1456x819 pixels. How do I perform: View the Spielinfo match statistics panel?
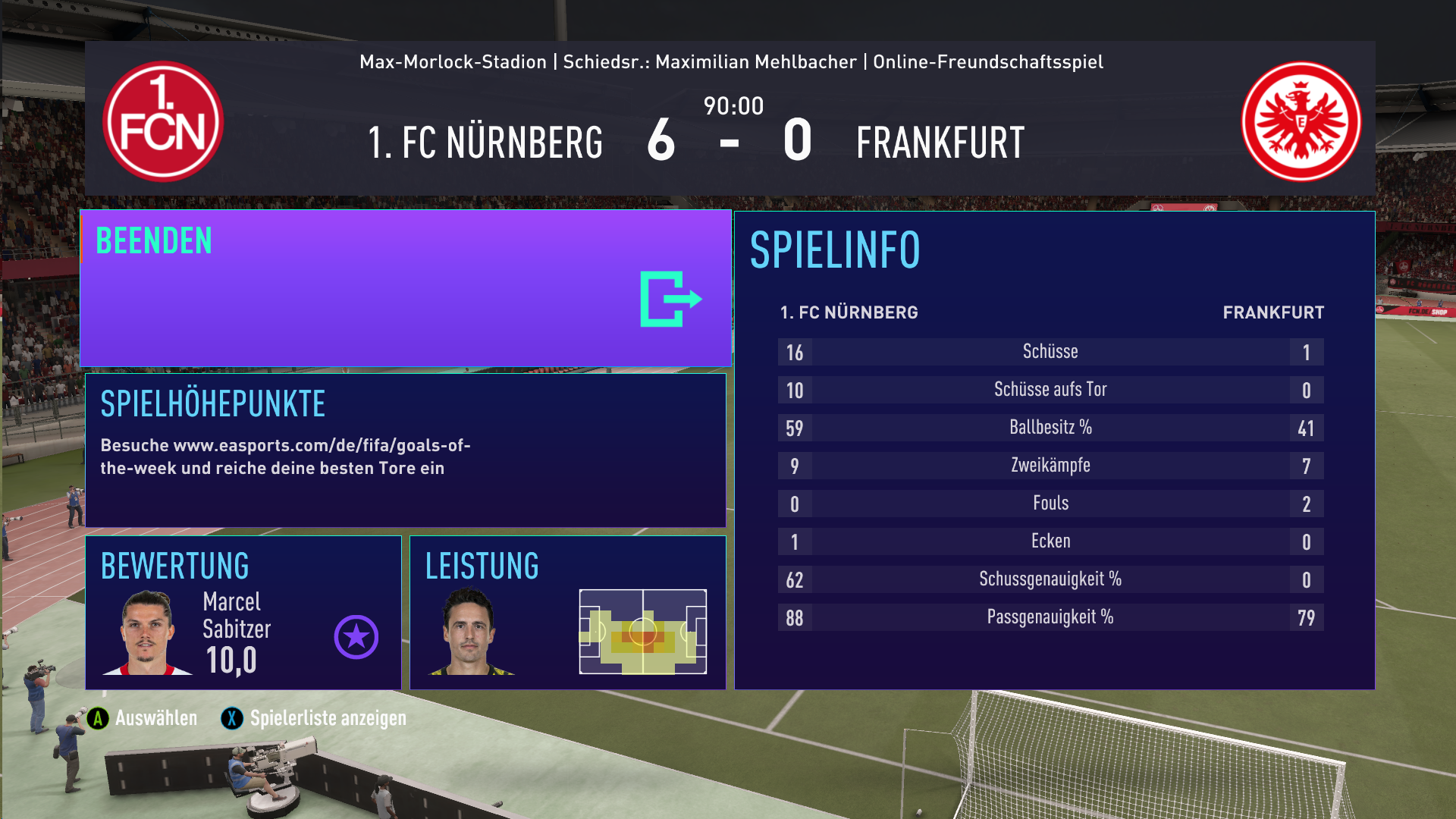(x=1054, y=450)
